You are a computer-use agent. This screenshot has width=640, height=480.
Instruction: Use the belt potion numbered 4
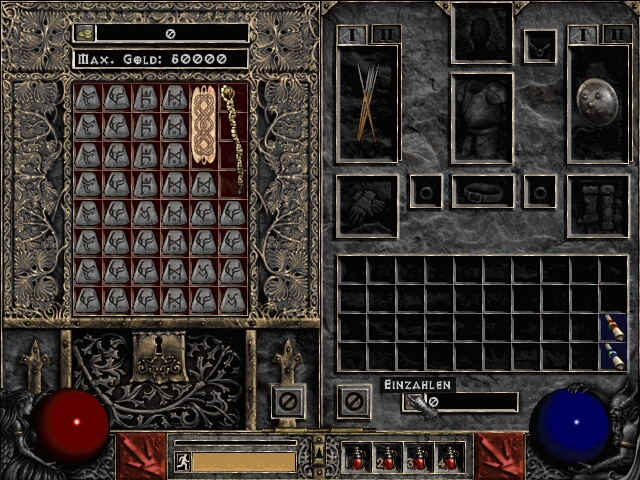point(450,458)
